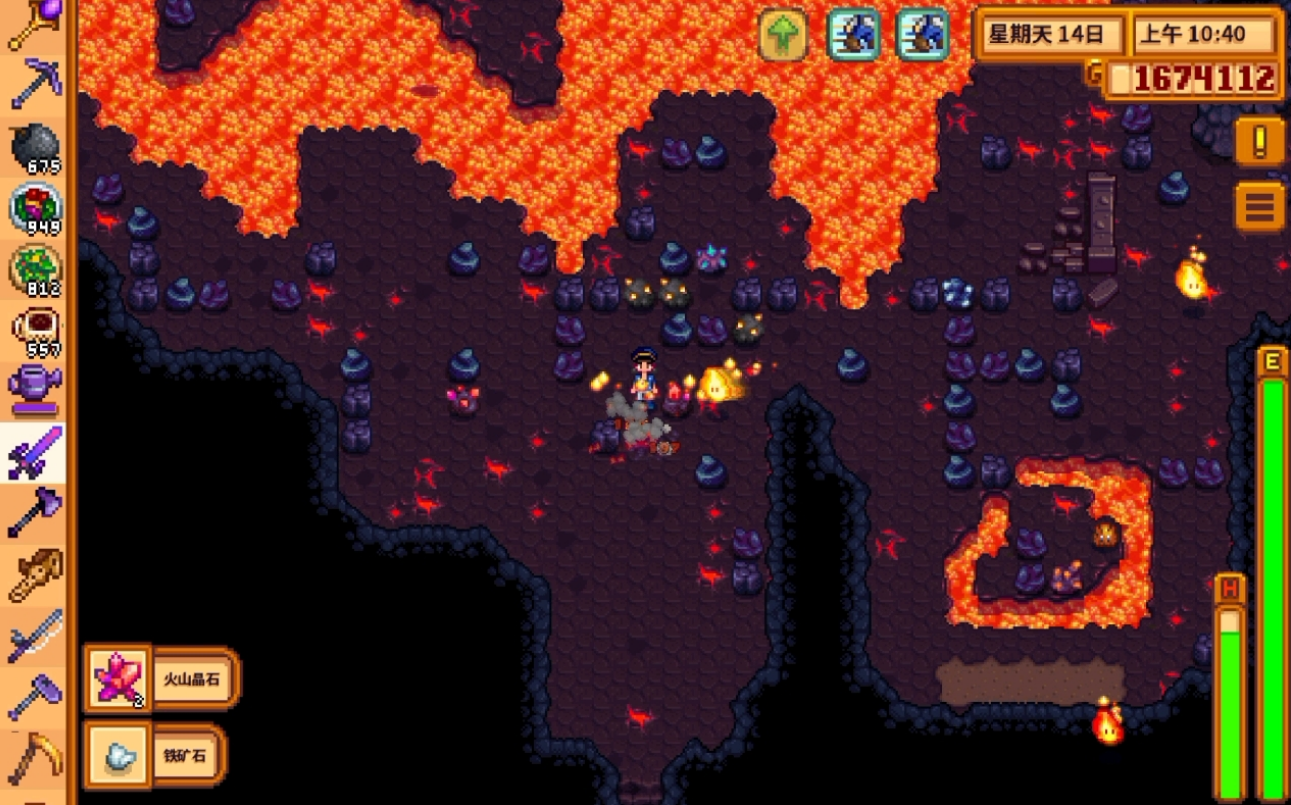Select the pickaxe in the toolbar
This screenshot has height=805, width=1291.
pyautogui.click(x=35, y=85)
